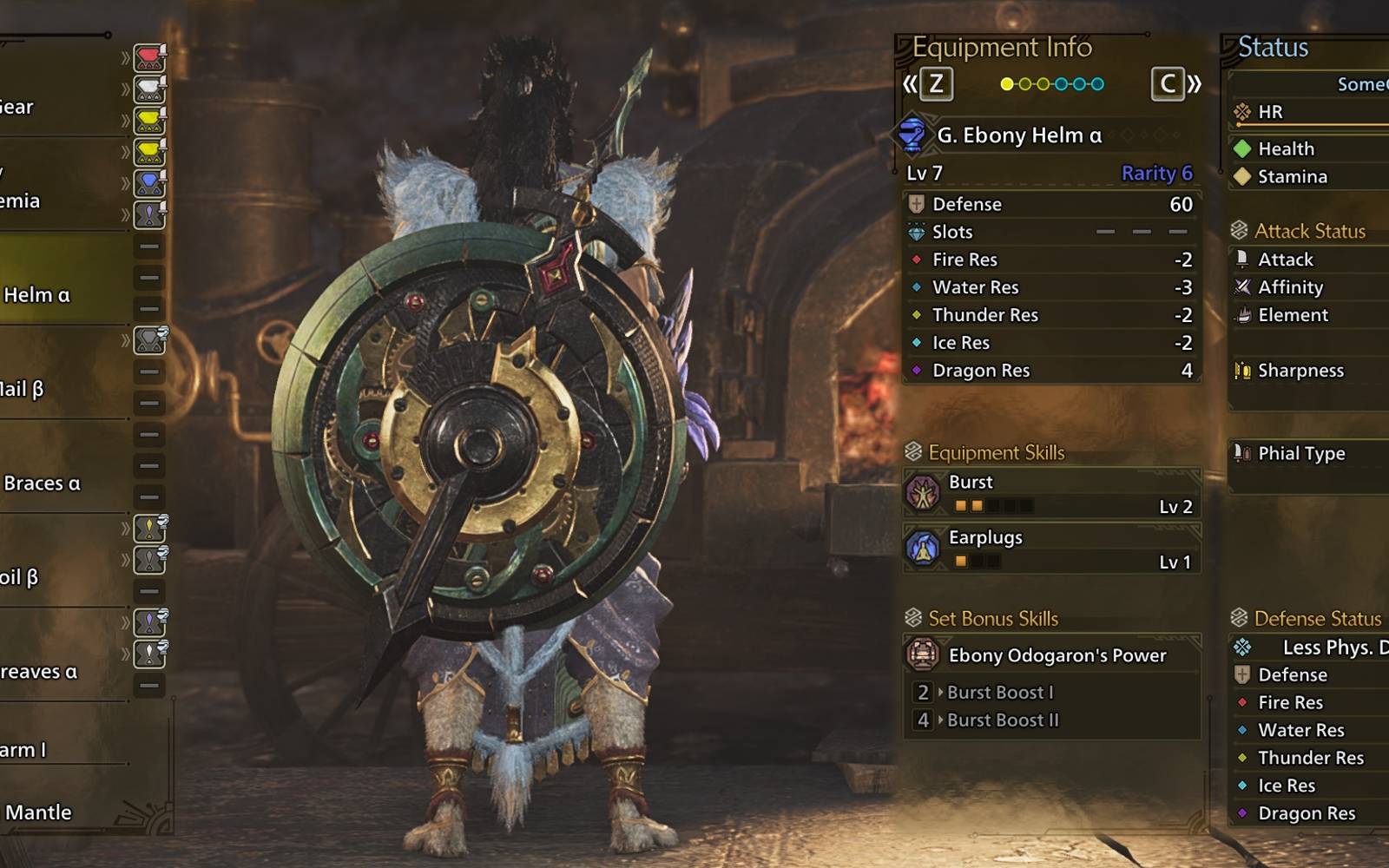Show the Burst Boost I bonus tier
The height and width of the screenshot is (868, 1389).
(x=1000, y=693)
